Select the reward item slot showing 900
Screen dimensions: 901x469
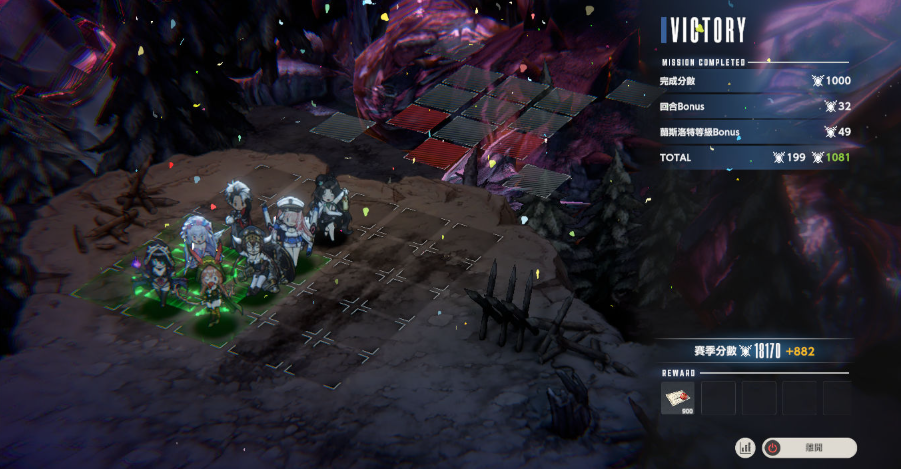(x=678, y=397)
